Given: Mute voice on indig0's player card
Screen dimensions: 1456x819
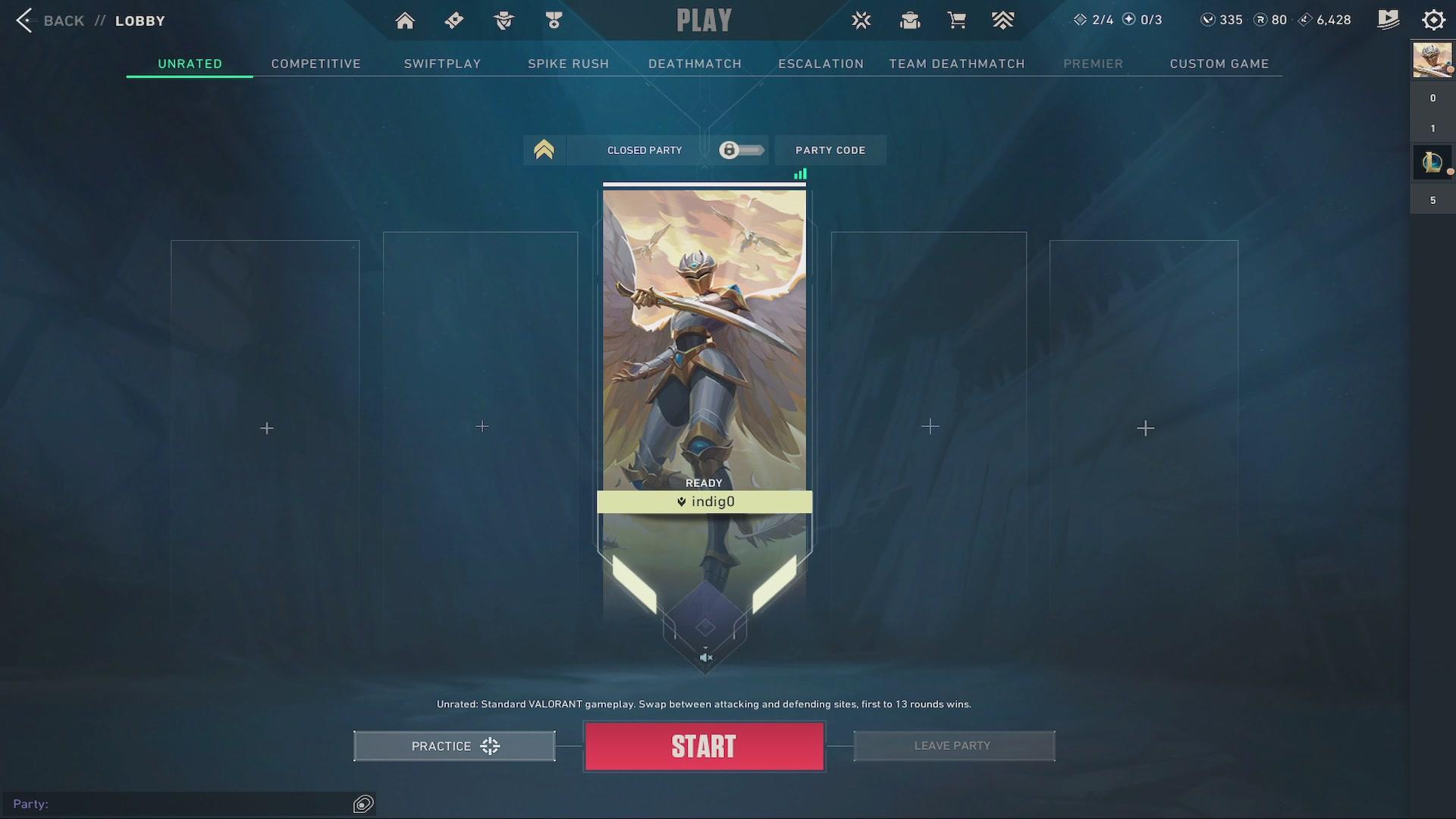Looking at the screenshot, I should click(705, 657).
